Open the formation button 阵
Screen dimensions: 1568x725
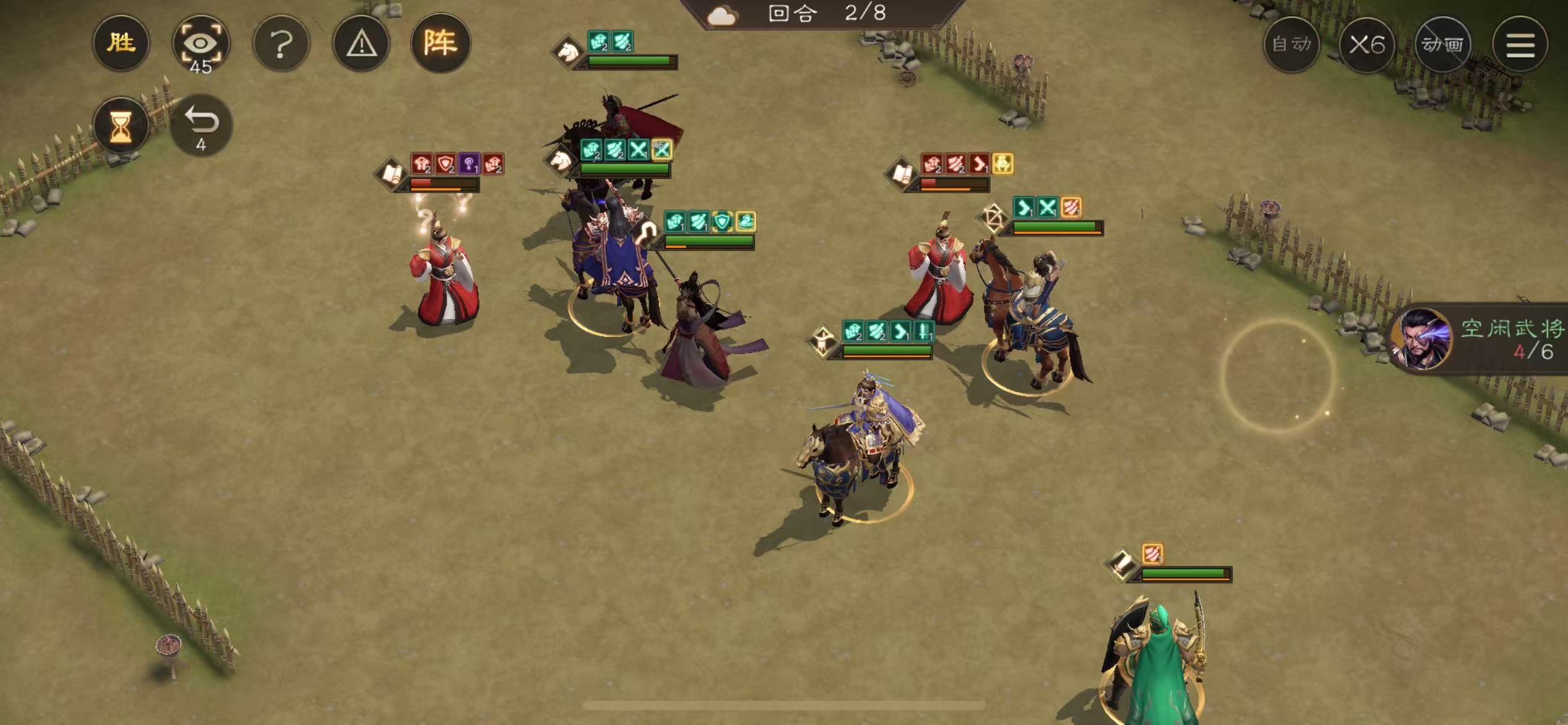click(440, 43)
